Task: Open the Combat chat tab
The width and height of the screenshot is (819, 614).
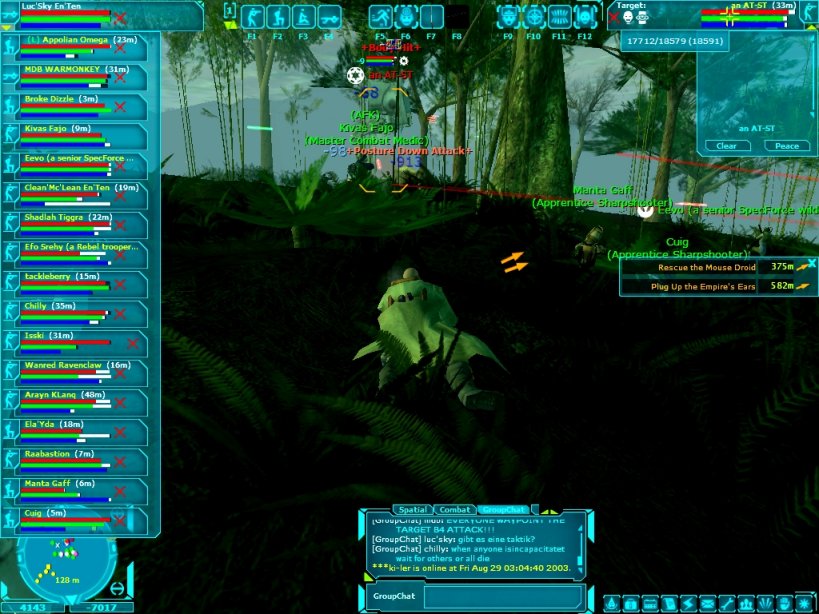Action: pyautogui.click(x=454, y=510)
